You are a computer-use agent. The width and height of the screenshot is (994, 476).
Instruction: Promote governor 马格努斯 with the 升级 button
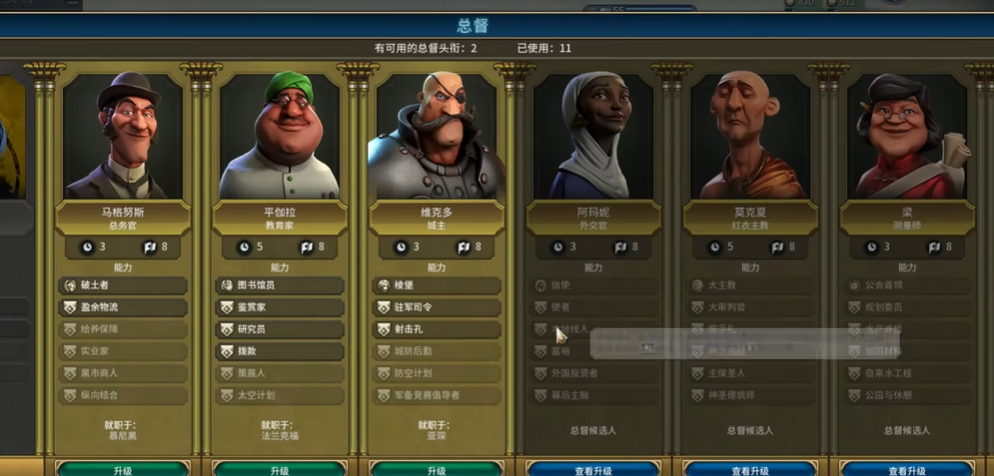[123, 469]
